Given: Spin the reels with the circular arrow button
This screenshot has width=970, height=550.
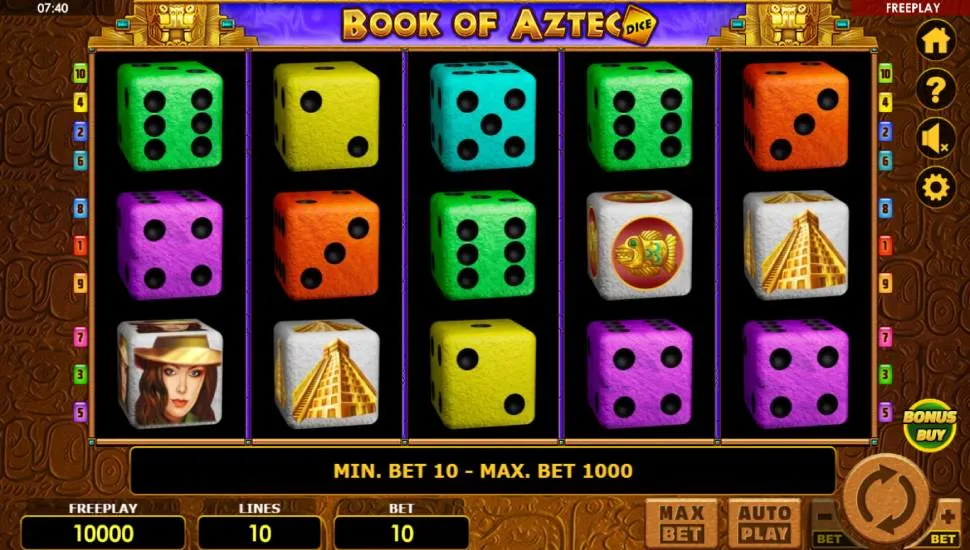Looking at the screenshot, I should 885,497.
